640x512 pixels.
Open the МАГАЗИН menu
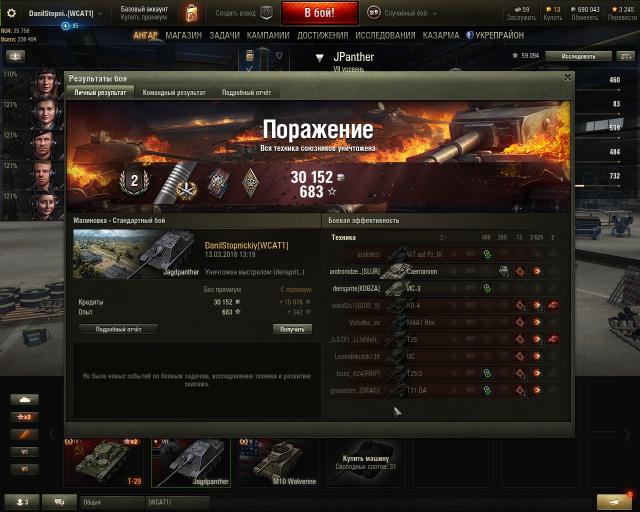(183, 35)
